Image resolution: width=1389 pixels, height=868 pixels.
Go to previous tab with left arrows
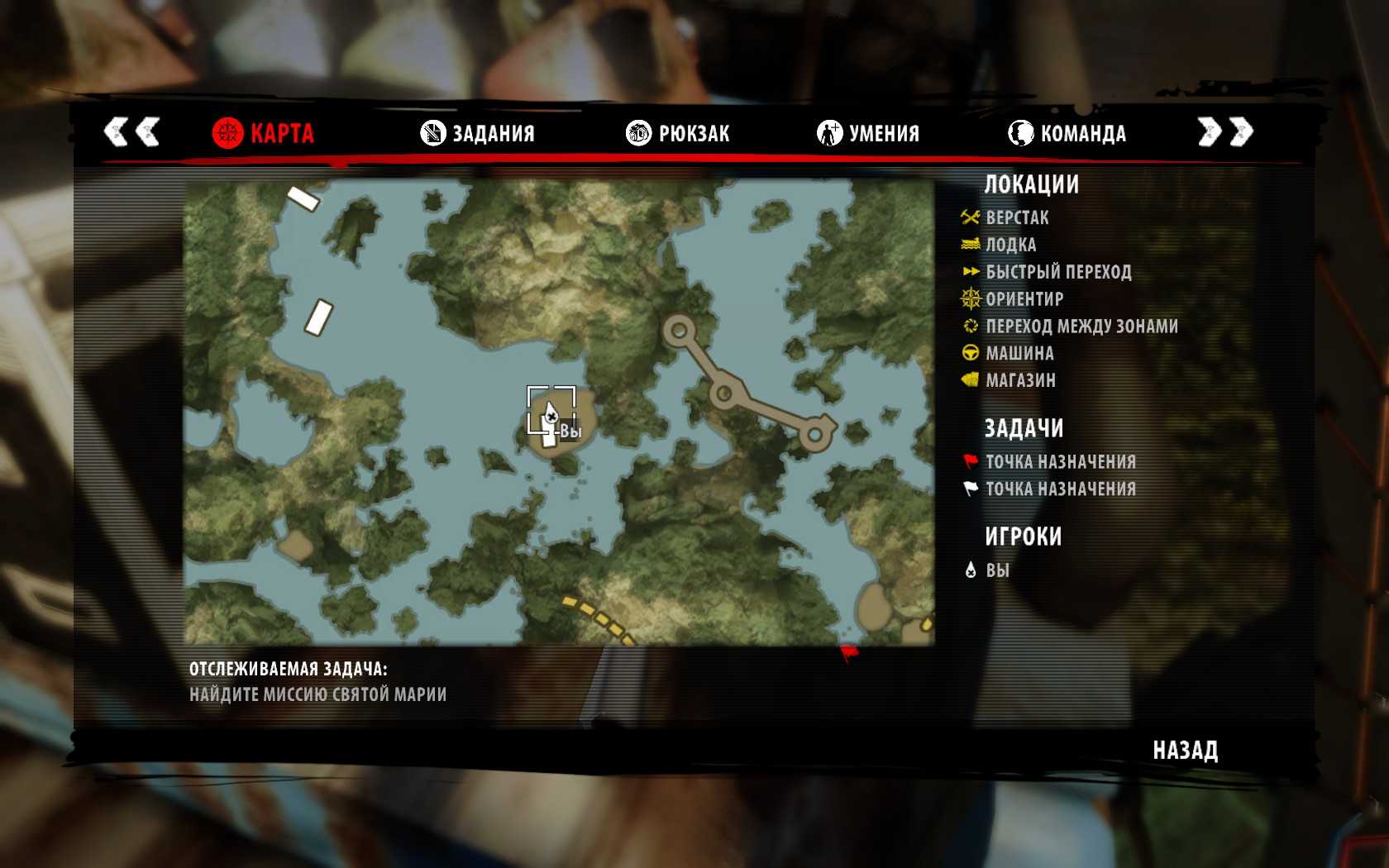[131, 132]
